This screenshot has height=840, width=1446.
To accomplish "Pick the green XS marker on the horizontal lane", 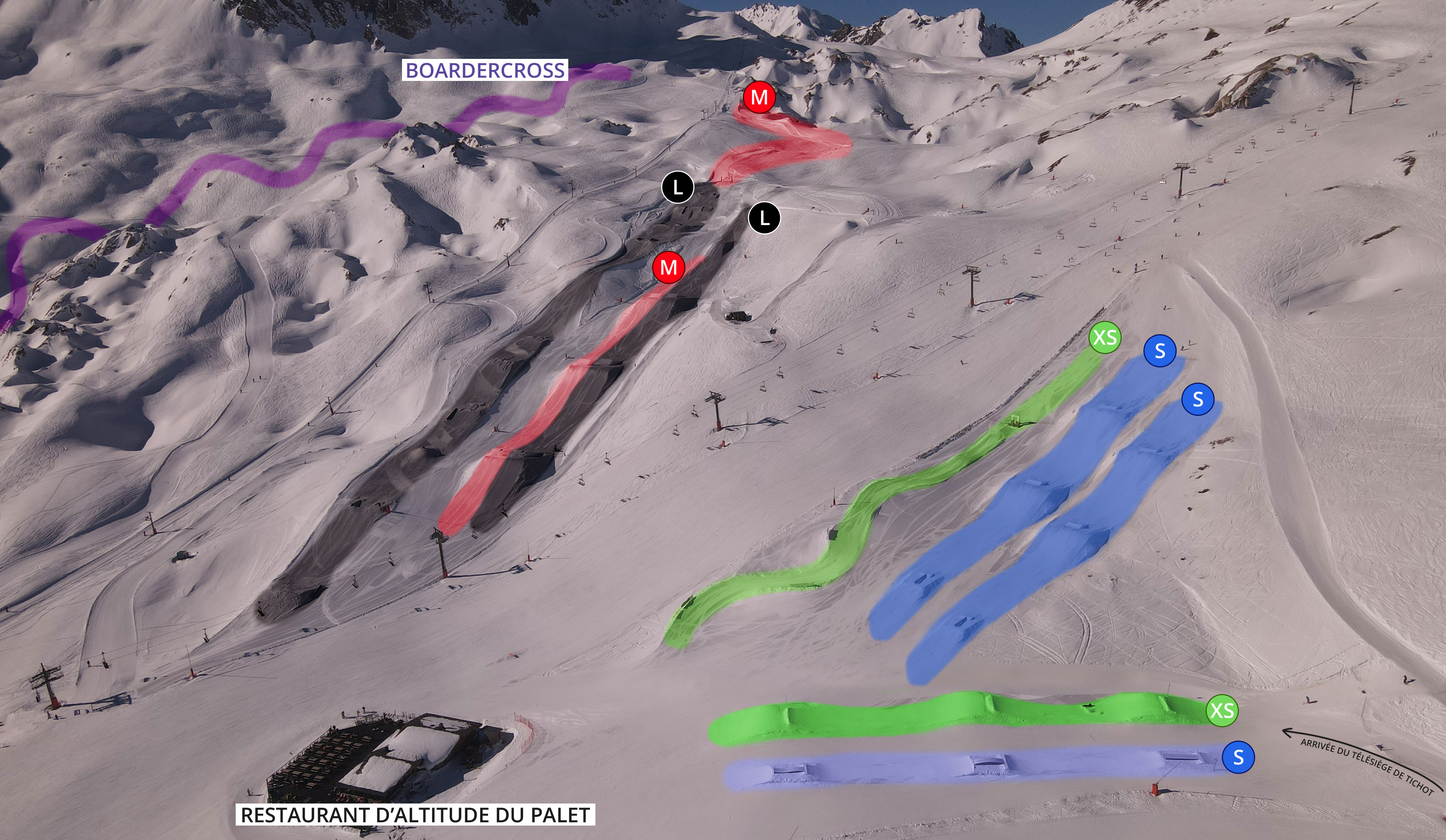I will [1222, 710].
